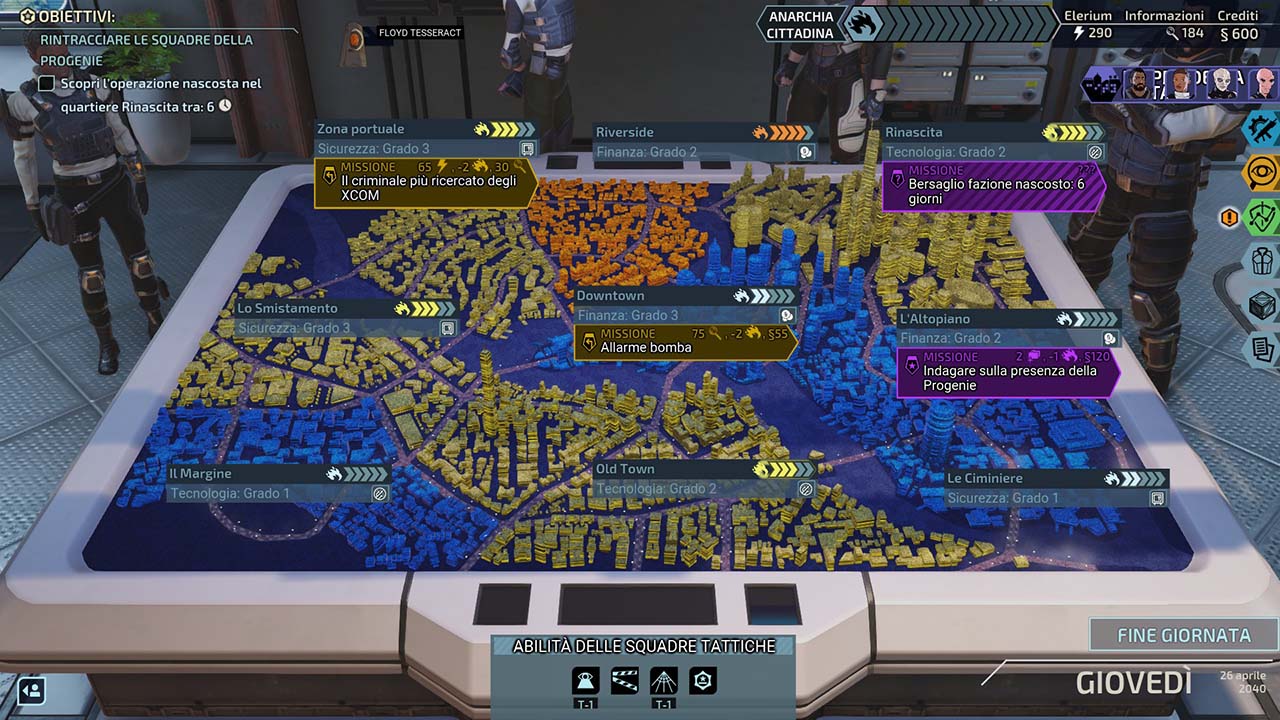End the day with Fine Giornata
1280x720 pixels.
click(1183, 635)
